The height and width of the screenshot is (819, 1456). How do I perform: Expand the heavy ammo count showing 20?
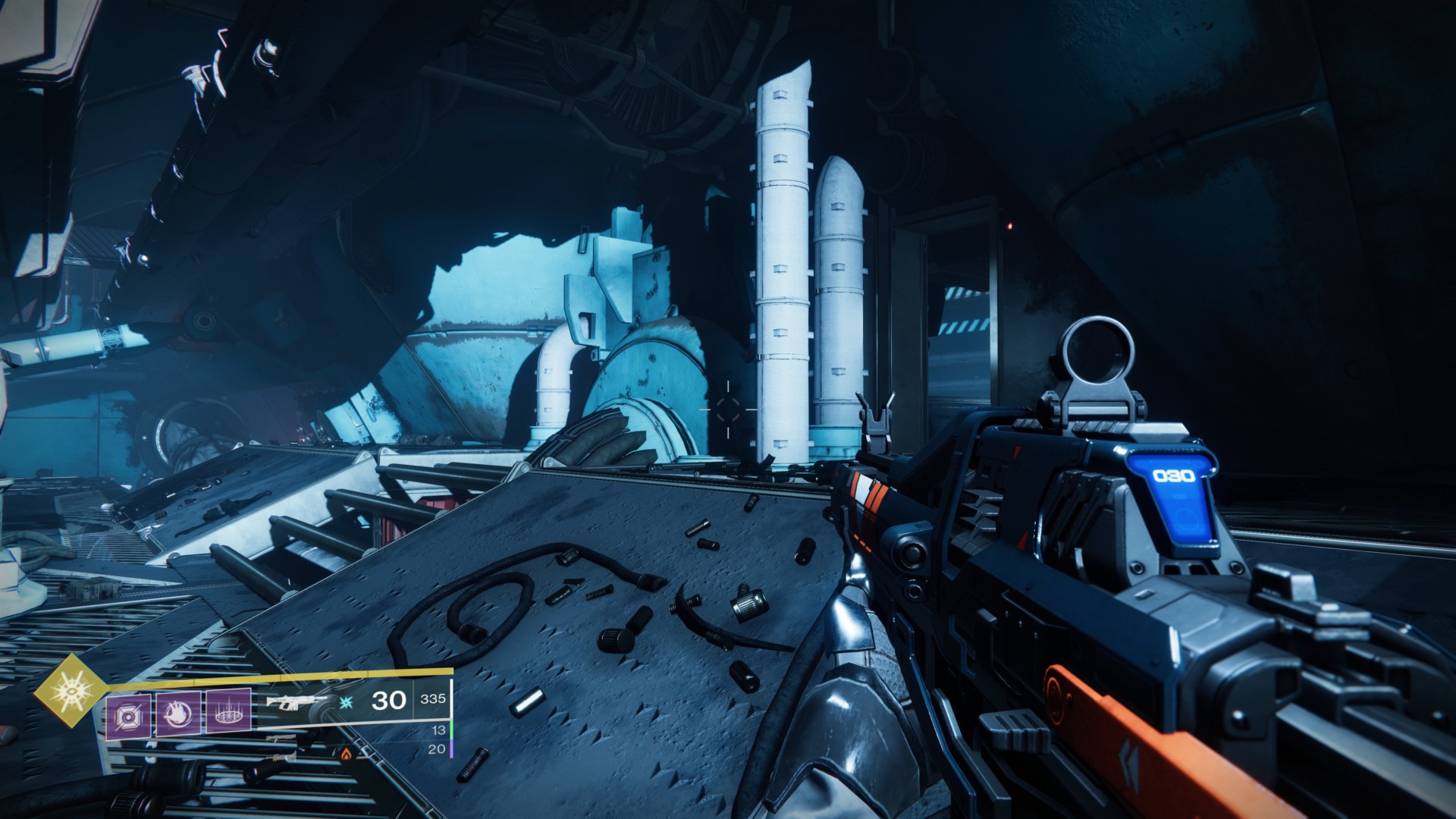coord(436,748)
